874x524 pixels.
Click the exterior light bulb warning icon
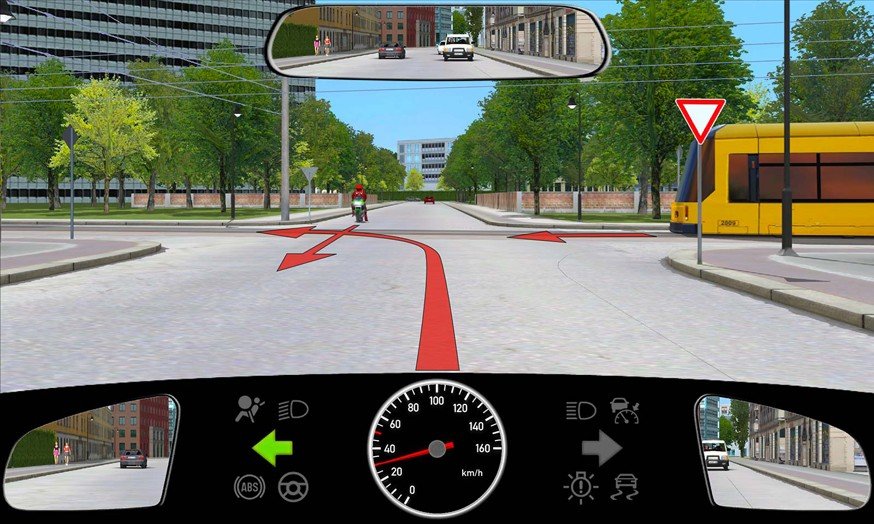pos(579,487)
